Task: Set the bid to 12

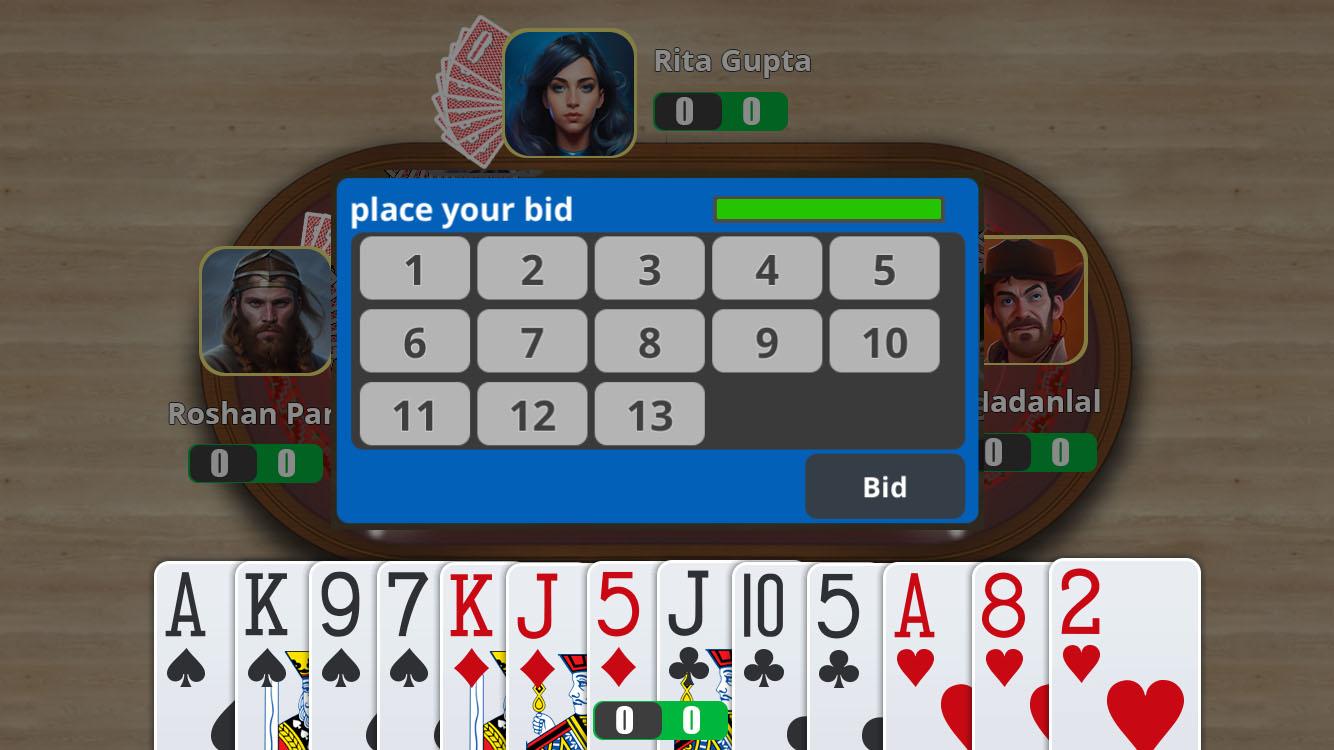Action: click(532, 414)
